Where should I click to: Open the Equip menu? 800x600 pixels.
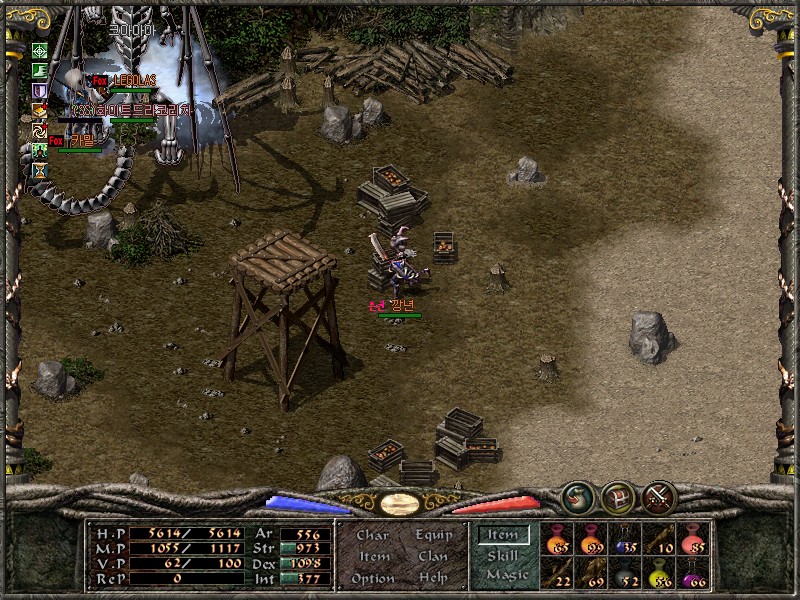tap(433, 535)
